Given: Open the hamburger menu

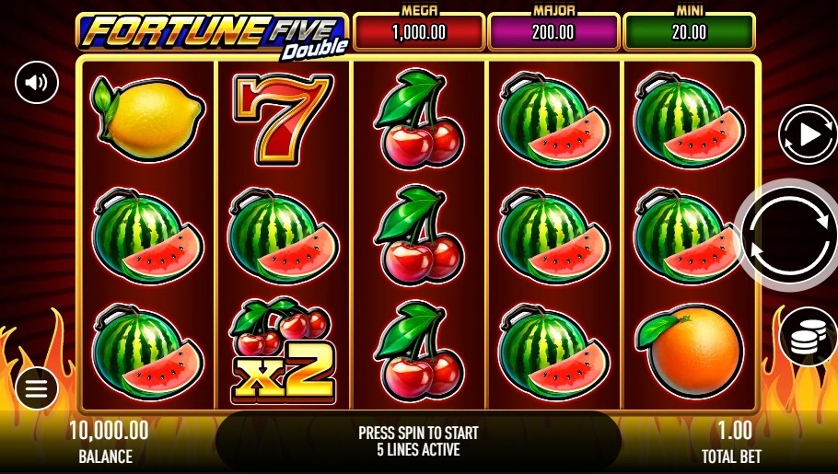Looking at the screenshot, I should (37, 388).
